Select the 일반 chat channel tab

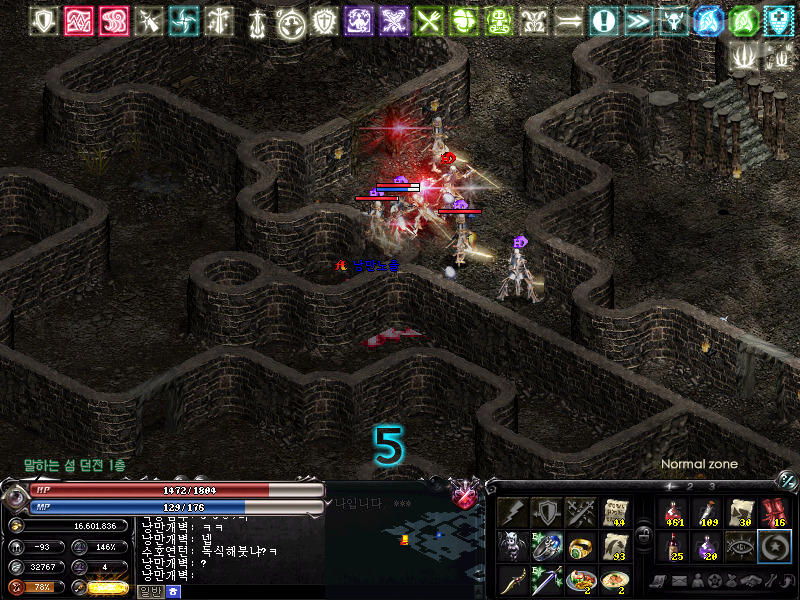(150, 592)
